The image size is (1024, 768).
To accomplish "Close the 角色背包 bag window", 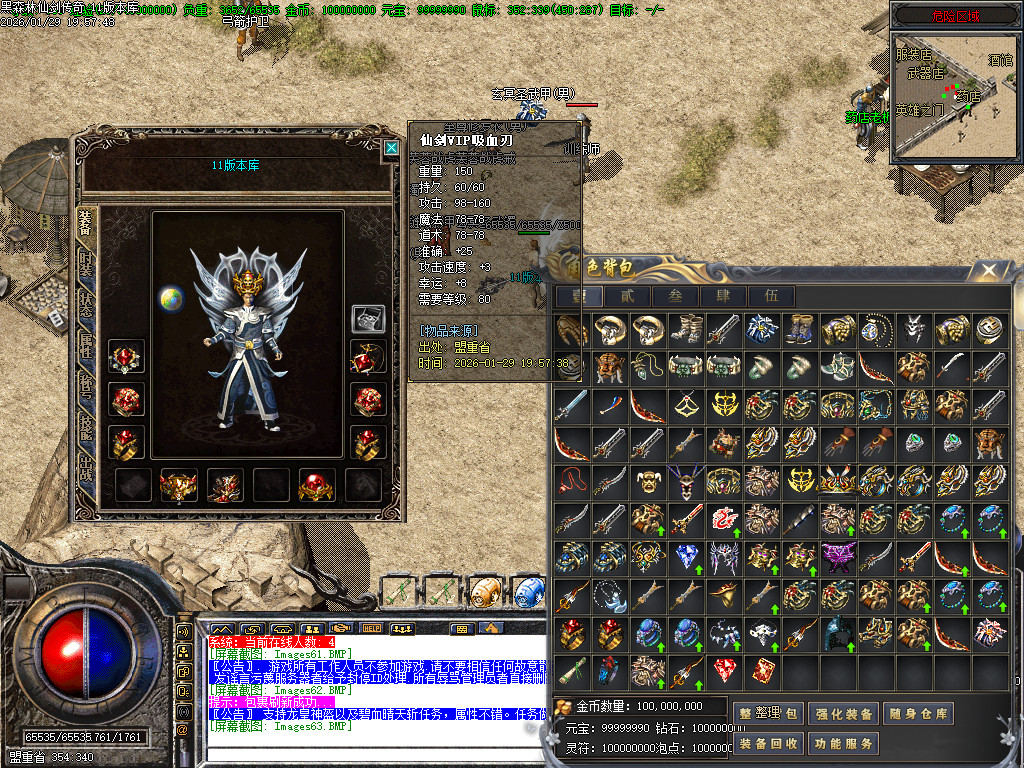I will coord(989,271).
